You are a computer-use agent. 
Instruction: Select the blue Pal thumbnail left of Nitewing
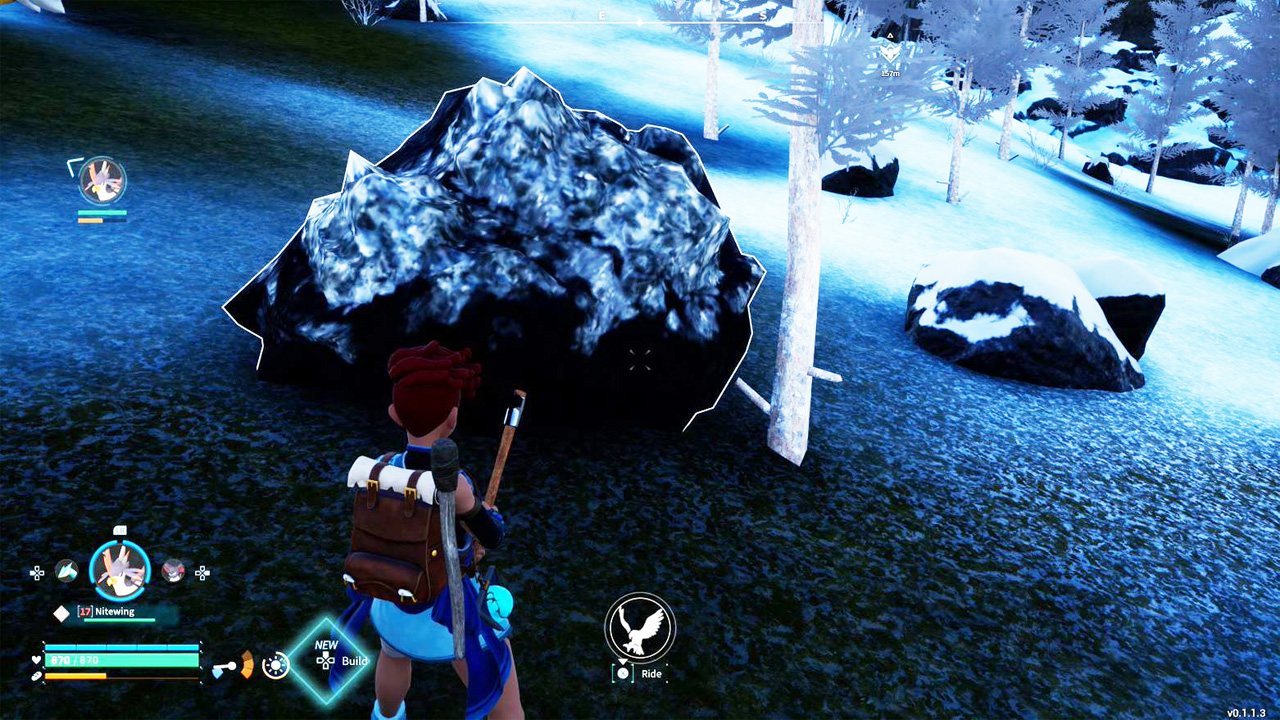pyautogui.click(x=68, y=572)
